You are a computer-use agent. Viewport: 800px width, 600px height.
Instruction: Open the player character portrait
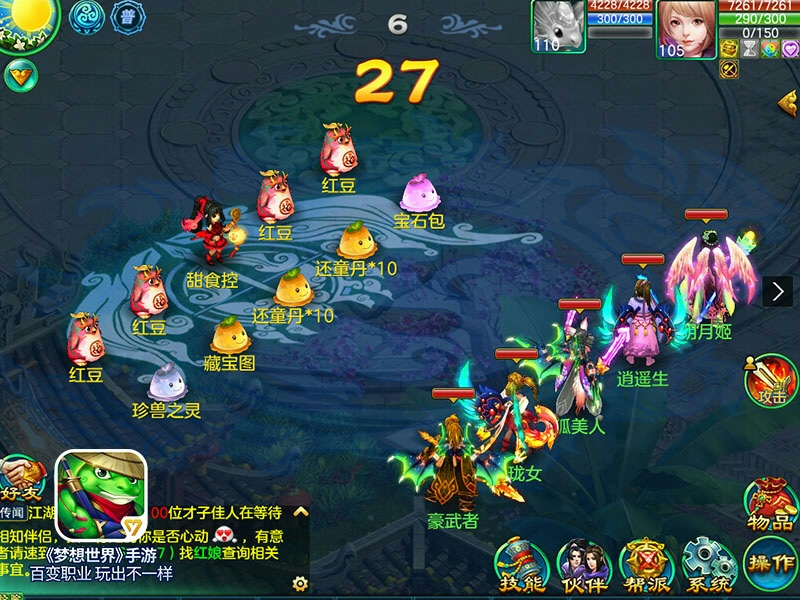coord(685,30)
